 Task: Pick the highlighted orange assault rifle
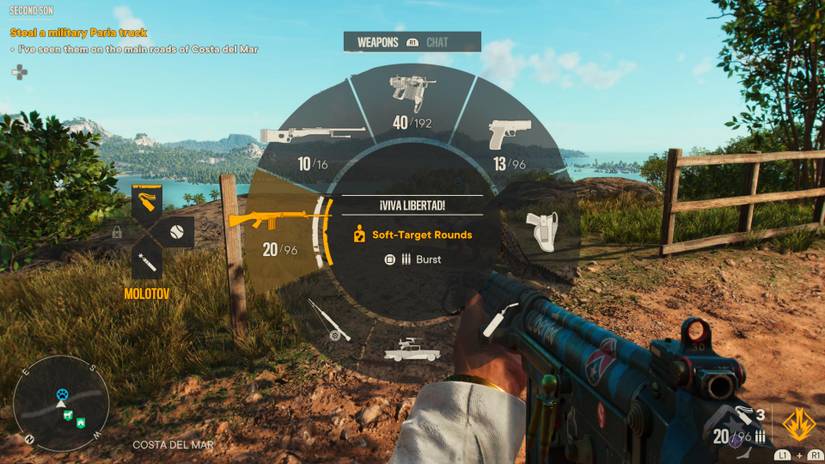(270, 222)
